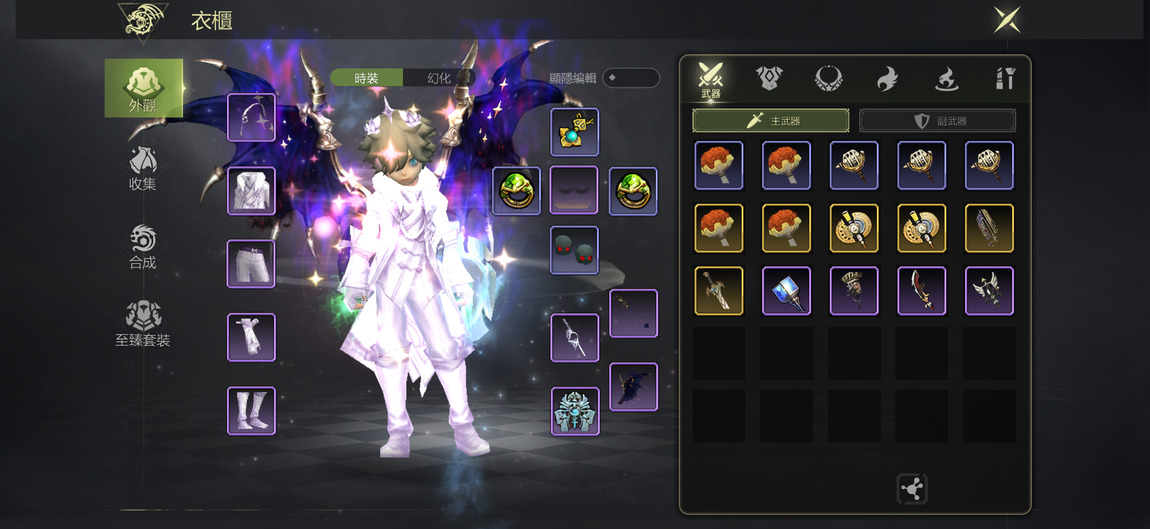Click the share button below the weapon grid
Image resolution: width=1150 pixels, height=529 pixels.
[912, 489]
